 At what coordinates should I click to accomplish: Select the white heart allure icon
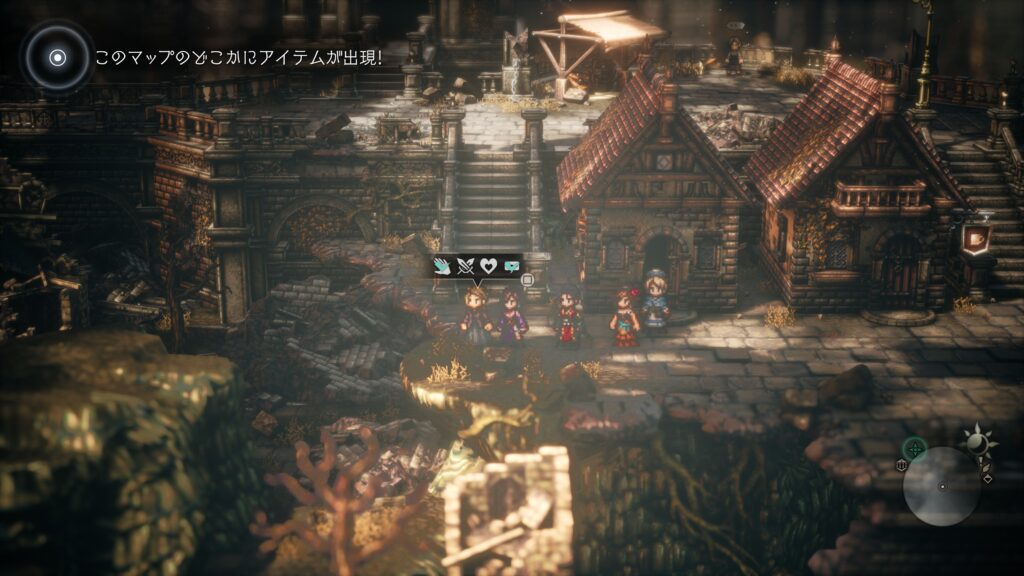tap(489, 266)
